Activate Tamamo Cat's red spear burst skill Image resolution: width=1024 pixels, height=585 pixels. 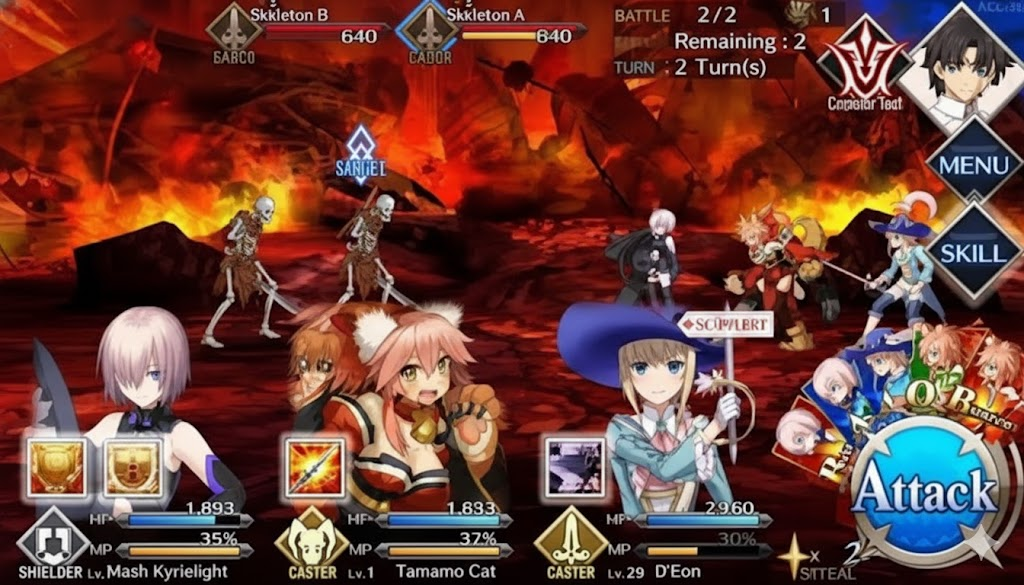pyautogui.click(x=313, y=465)
